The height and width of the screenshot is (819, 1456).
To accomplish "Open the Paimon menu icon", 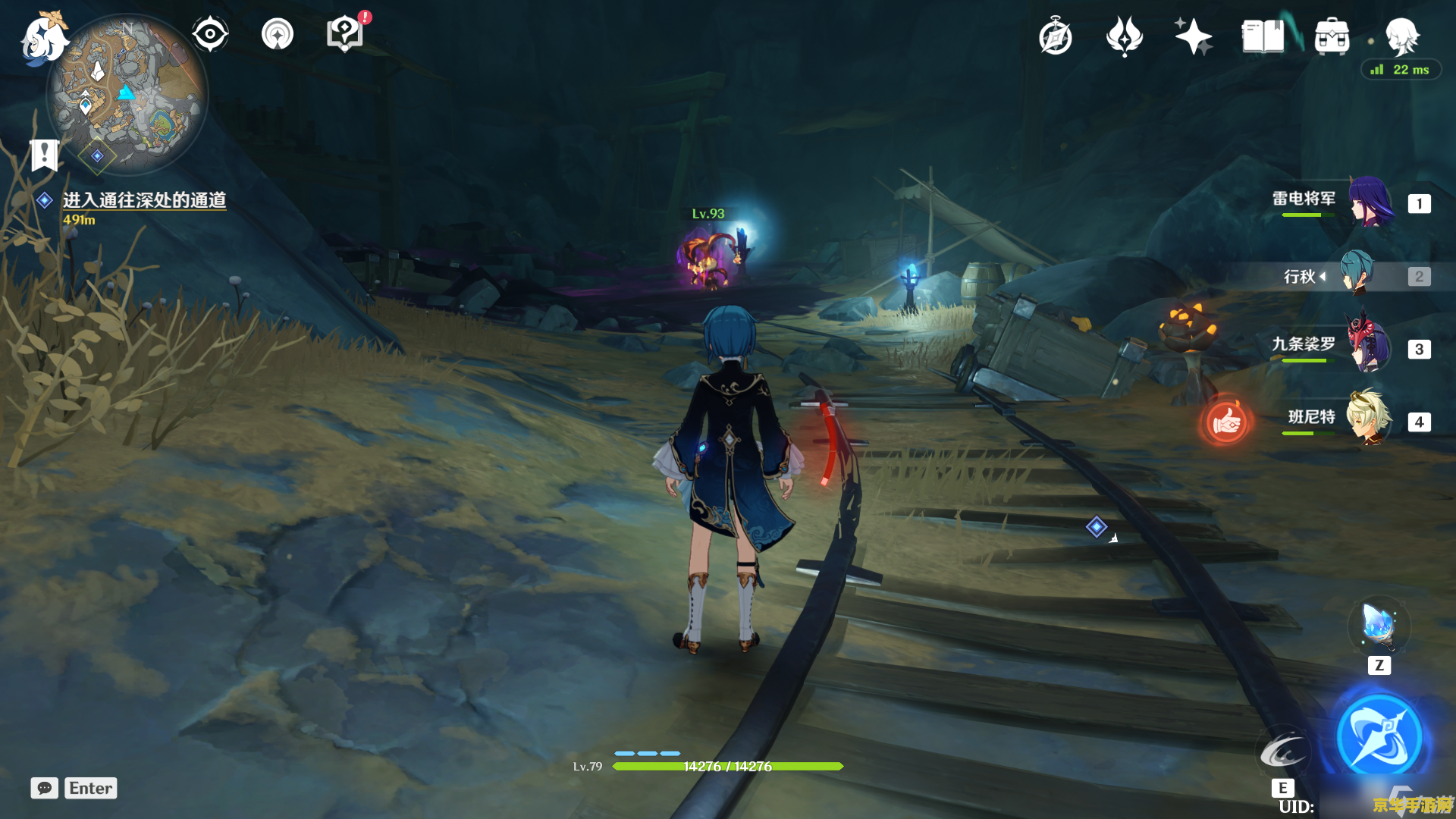I will pyautogui.click(x=42, y=38).
